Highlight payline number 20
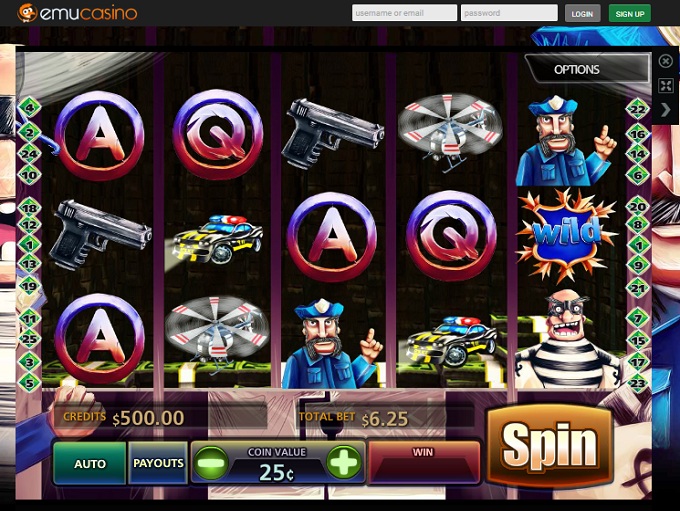 point(638,205)
